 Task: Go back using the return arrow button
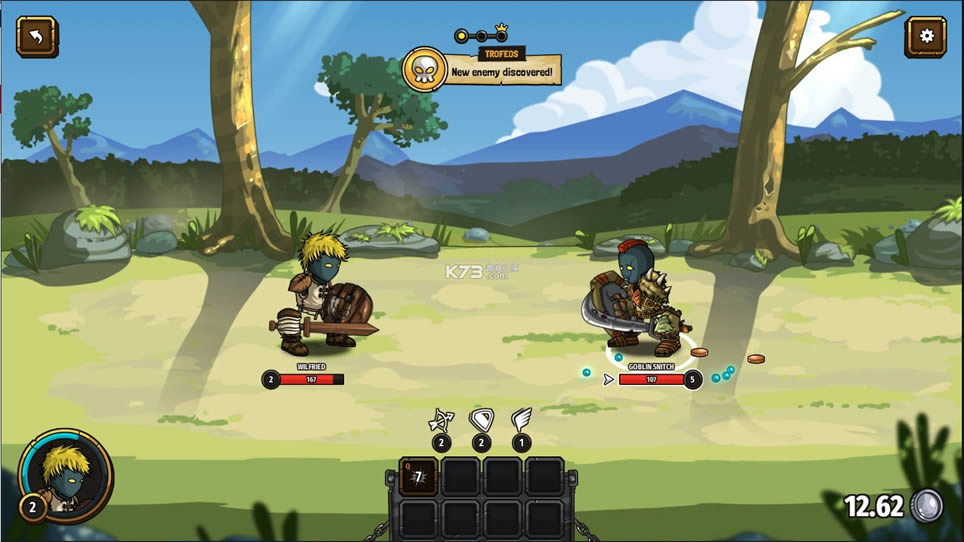(37, 37)
